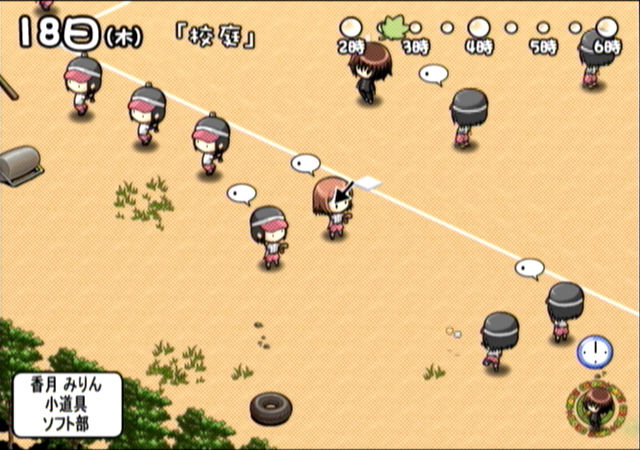Open the 香月みりん character info panel
Image resolution: width=640 pixels, height=450 pixels.
coord(68,403)
